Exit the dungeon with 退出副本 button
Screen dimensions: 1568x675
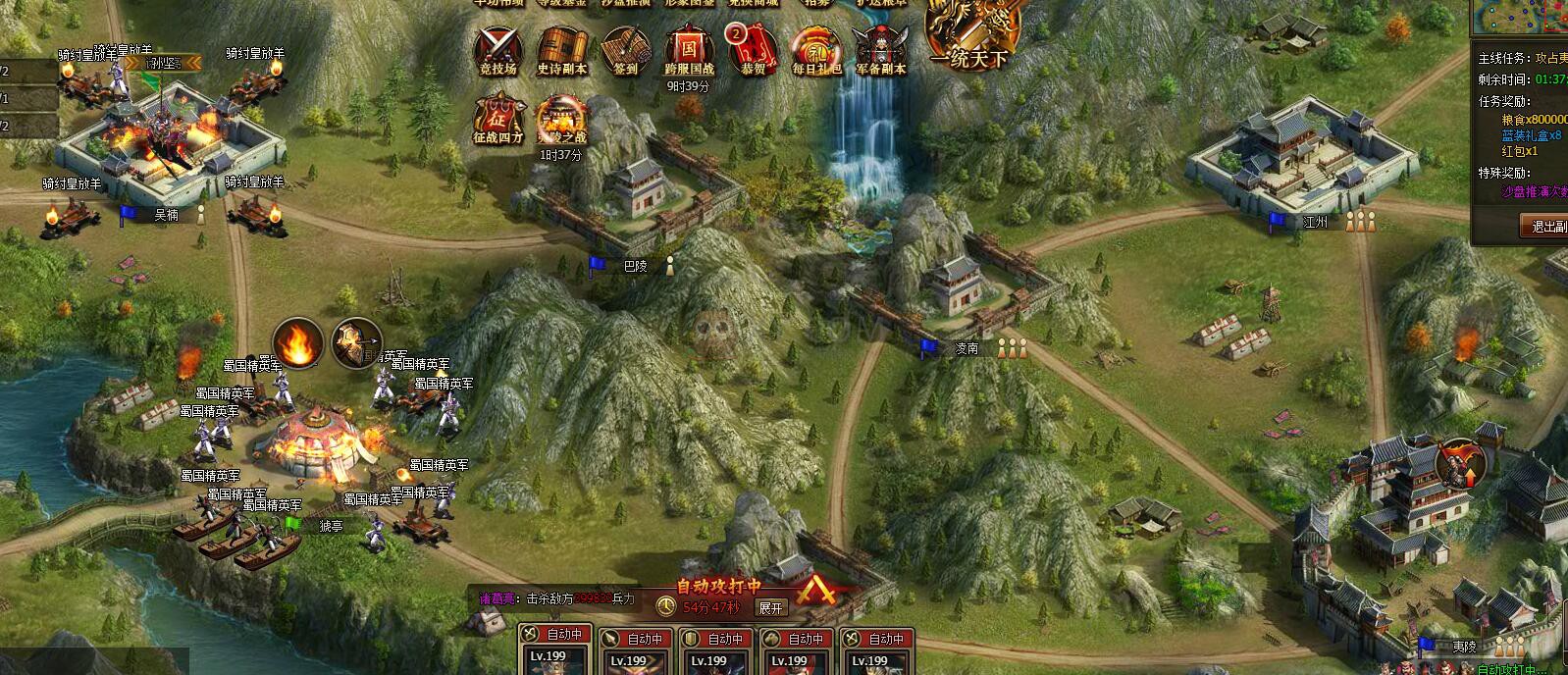(x=1548, y=227)
